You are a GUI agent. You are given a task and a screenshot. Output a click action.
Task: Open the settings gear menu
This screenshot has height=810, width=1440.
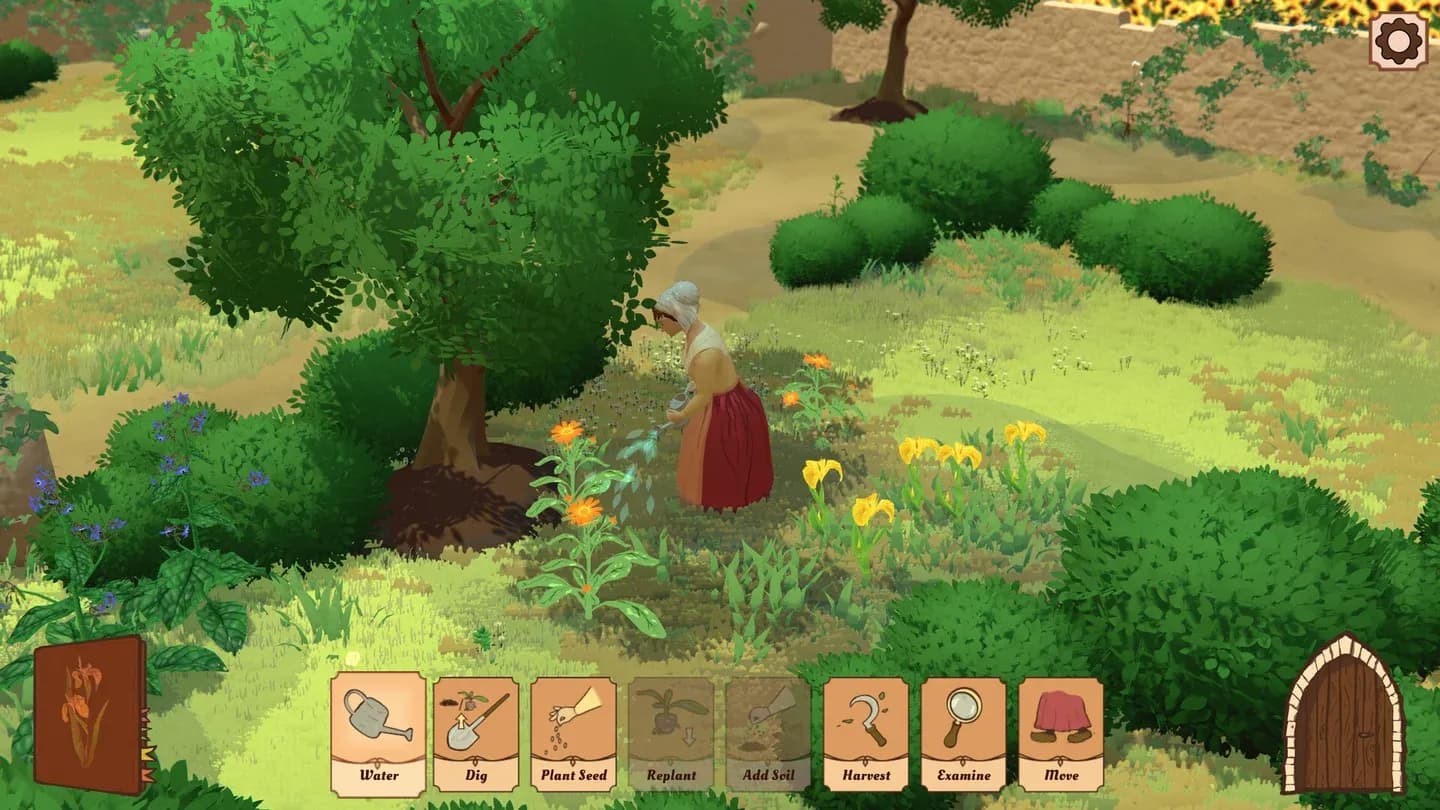pos(1400,41)
